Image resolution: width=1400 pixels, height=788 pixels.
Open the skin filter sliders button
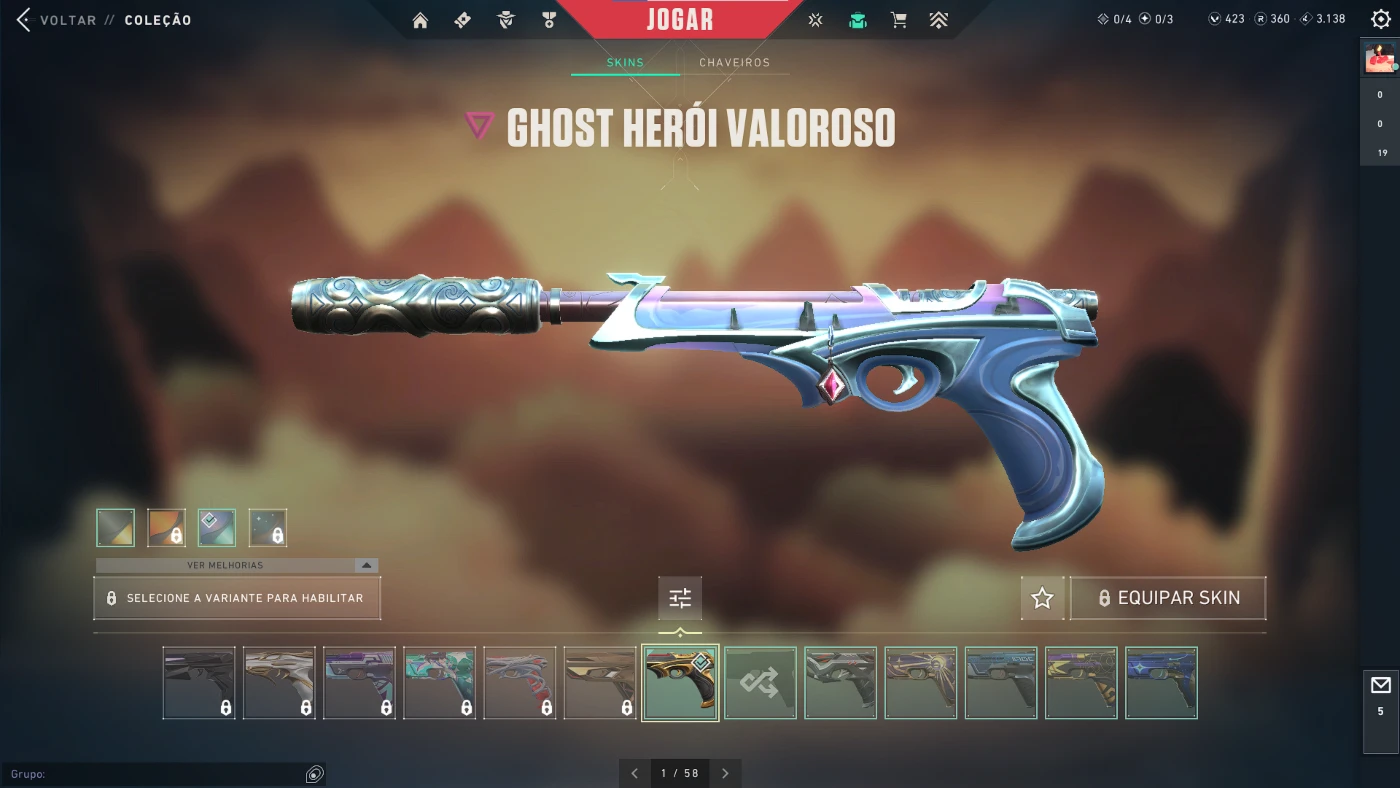680,598
